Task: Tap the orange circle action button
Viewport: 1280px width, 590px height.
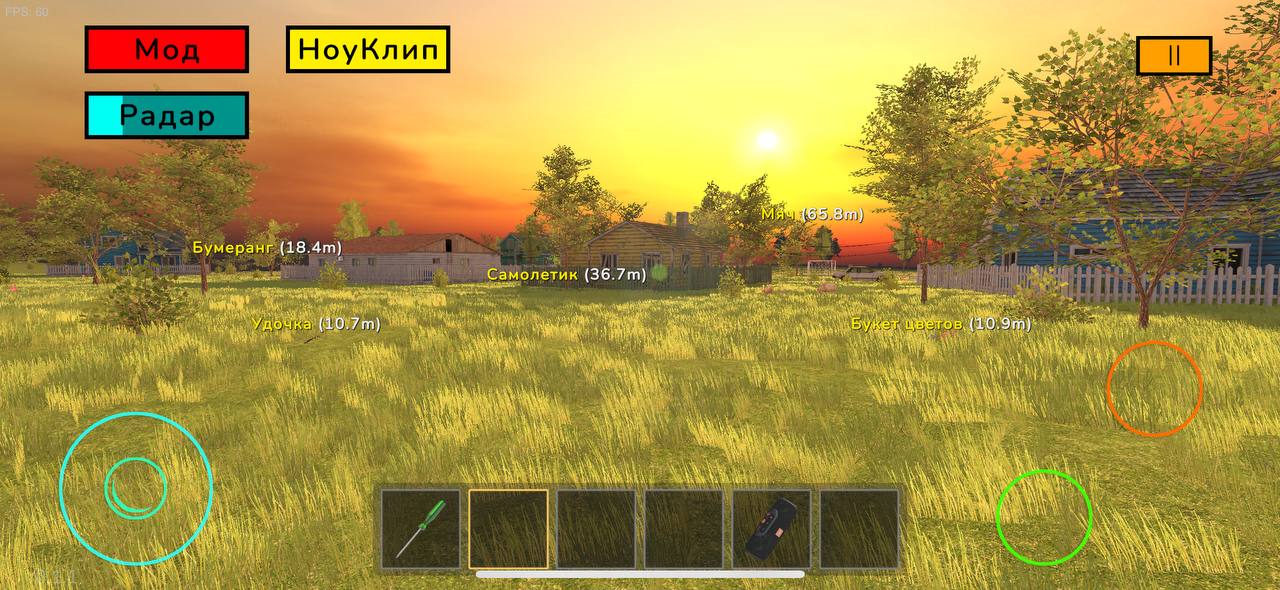Action: 1154,388
